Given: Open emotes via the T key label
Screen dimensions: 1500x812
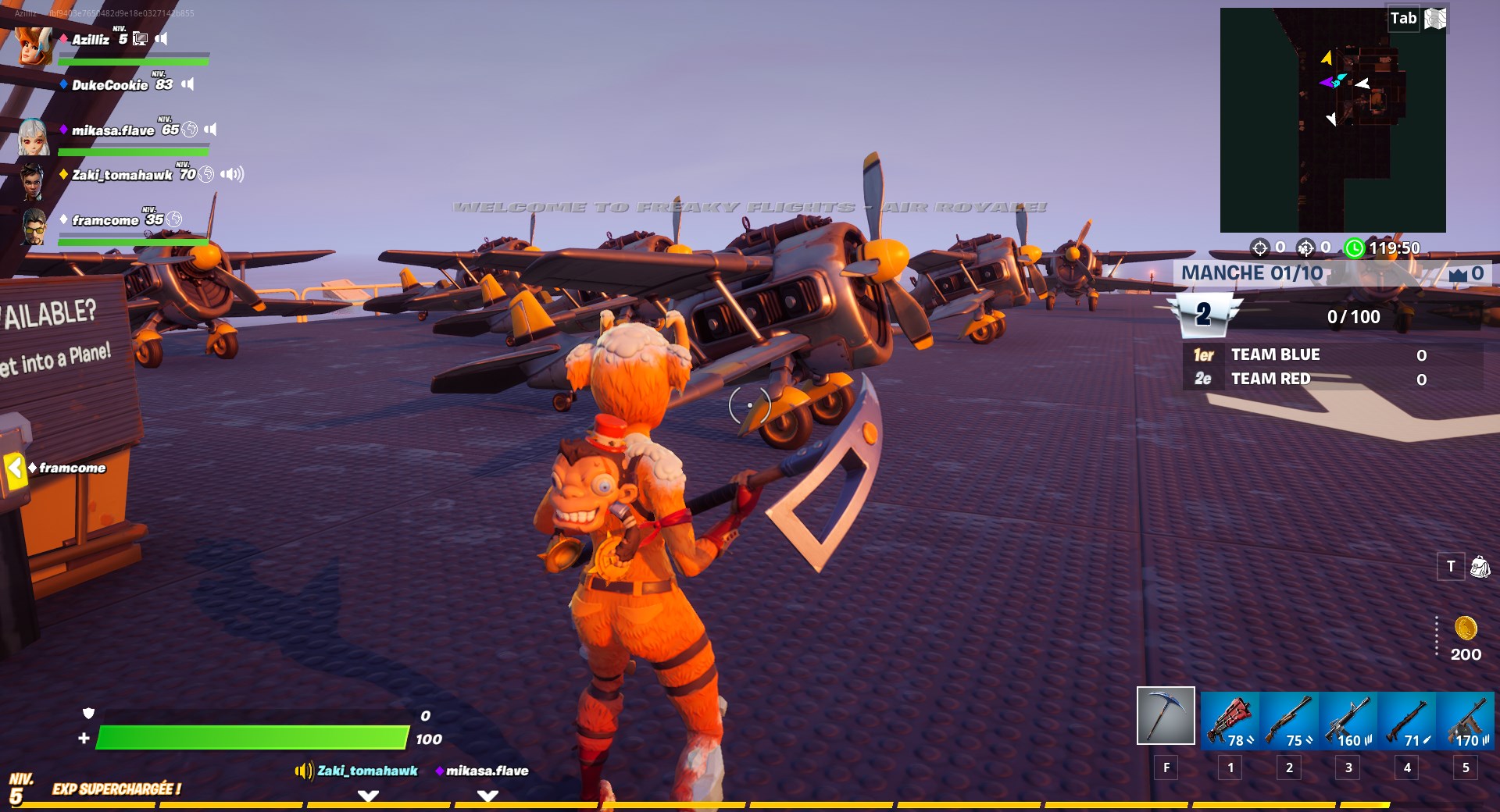Looking at the screenshot, I should click(x=1452, y=567).
